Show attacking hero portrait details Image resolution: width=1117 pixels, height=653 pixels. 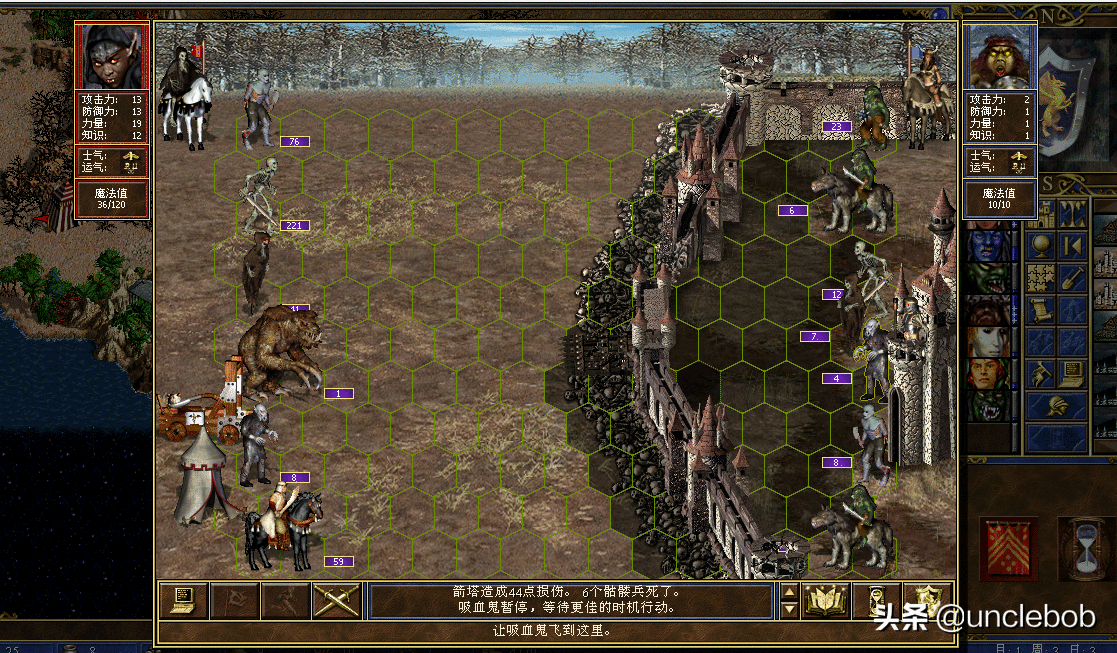111,56
